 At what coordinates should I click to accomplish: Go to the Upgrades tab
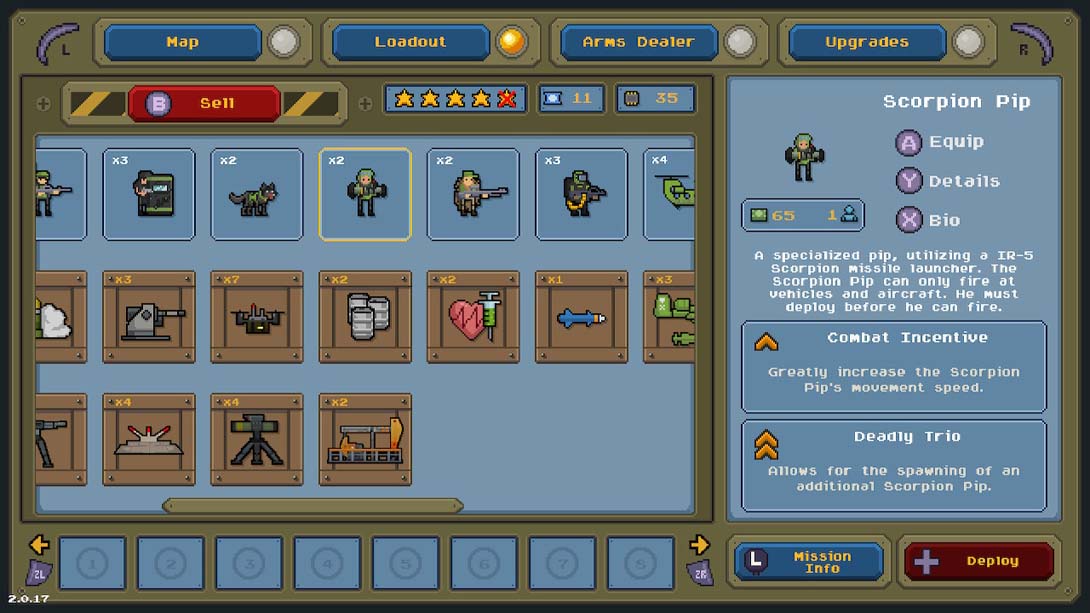[x=866, y=42]
